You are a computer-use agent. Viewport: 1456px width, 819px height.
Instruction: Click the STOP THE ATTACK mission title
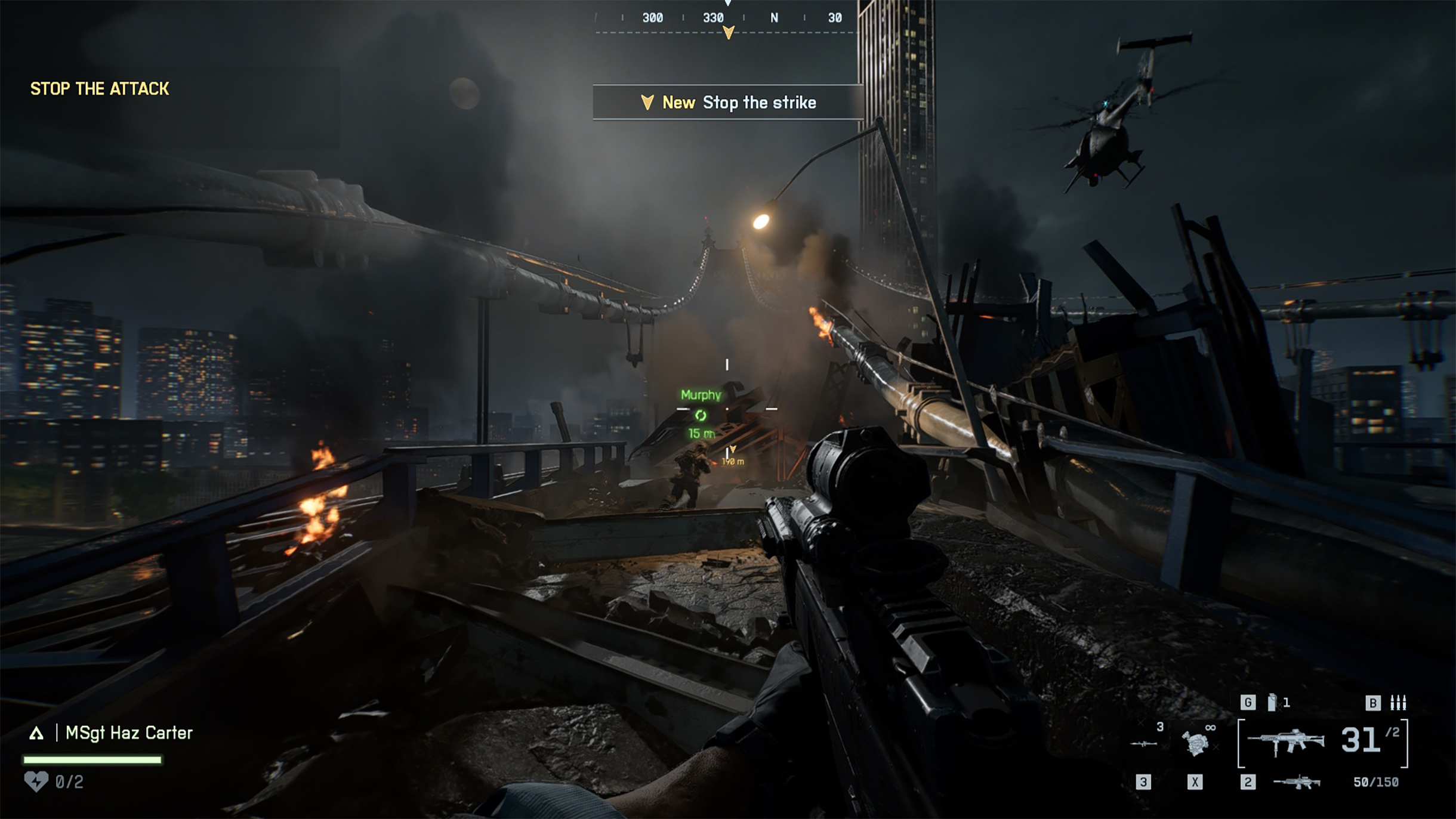100,89
